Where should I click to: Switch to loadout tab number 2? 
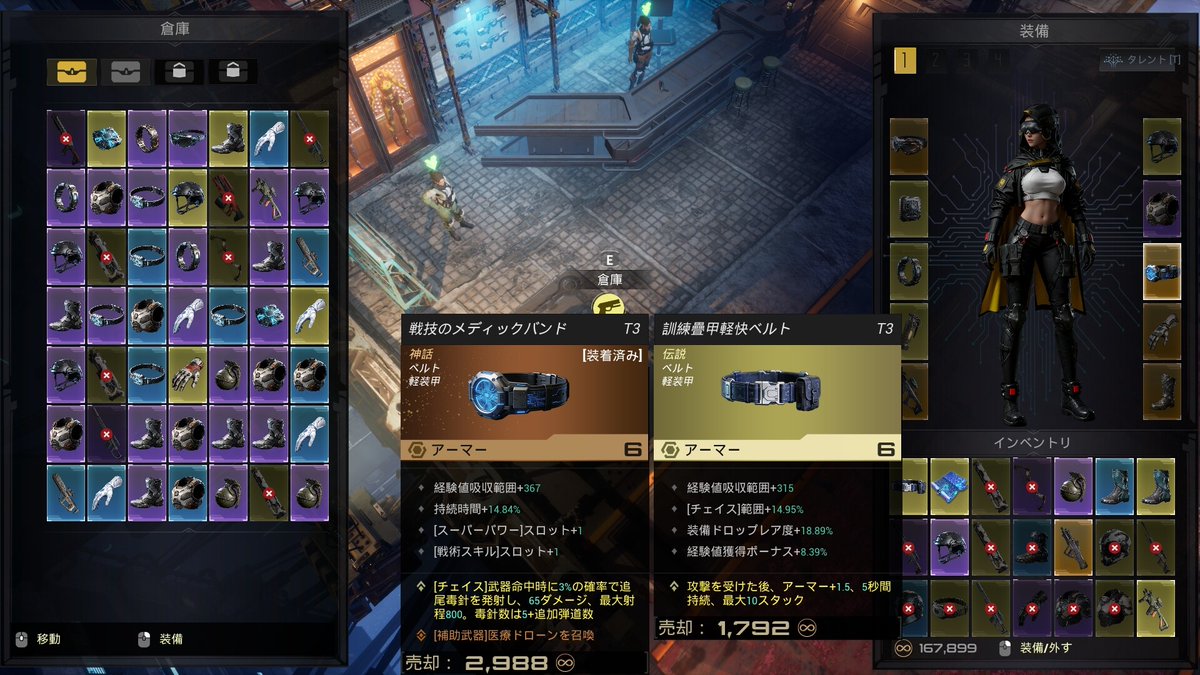tap(935, 61)
